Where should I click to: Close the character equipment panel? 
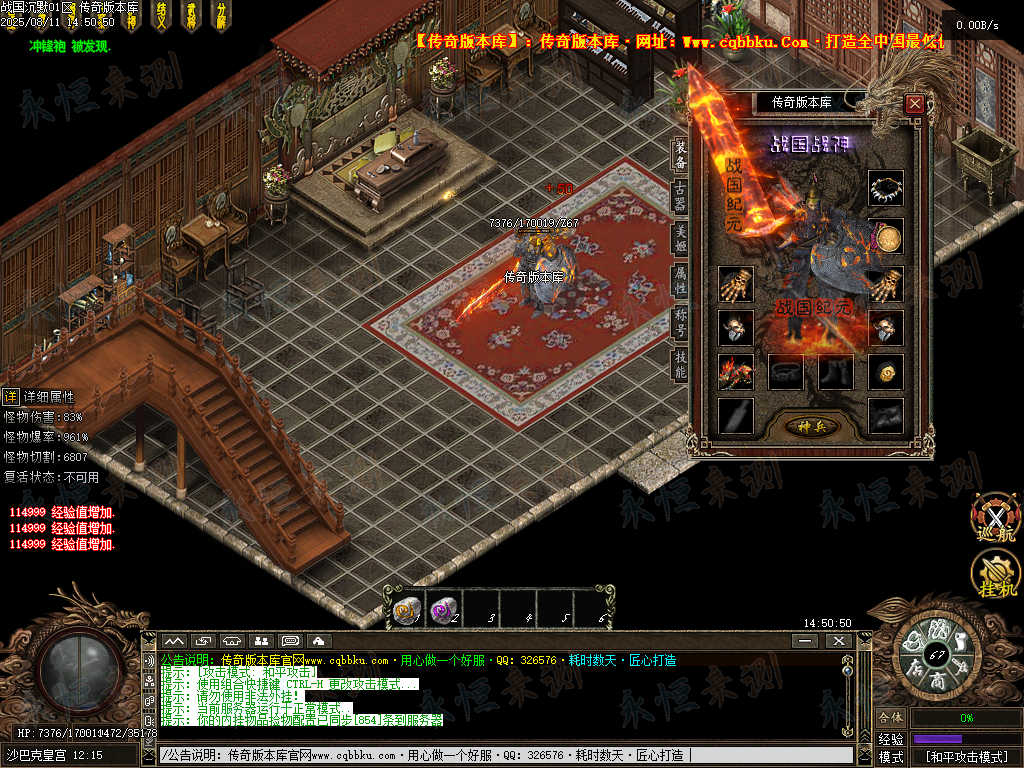[x=914, y=103]
